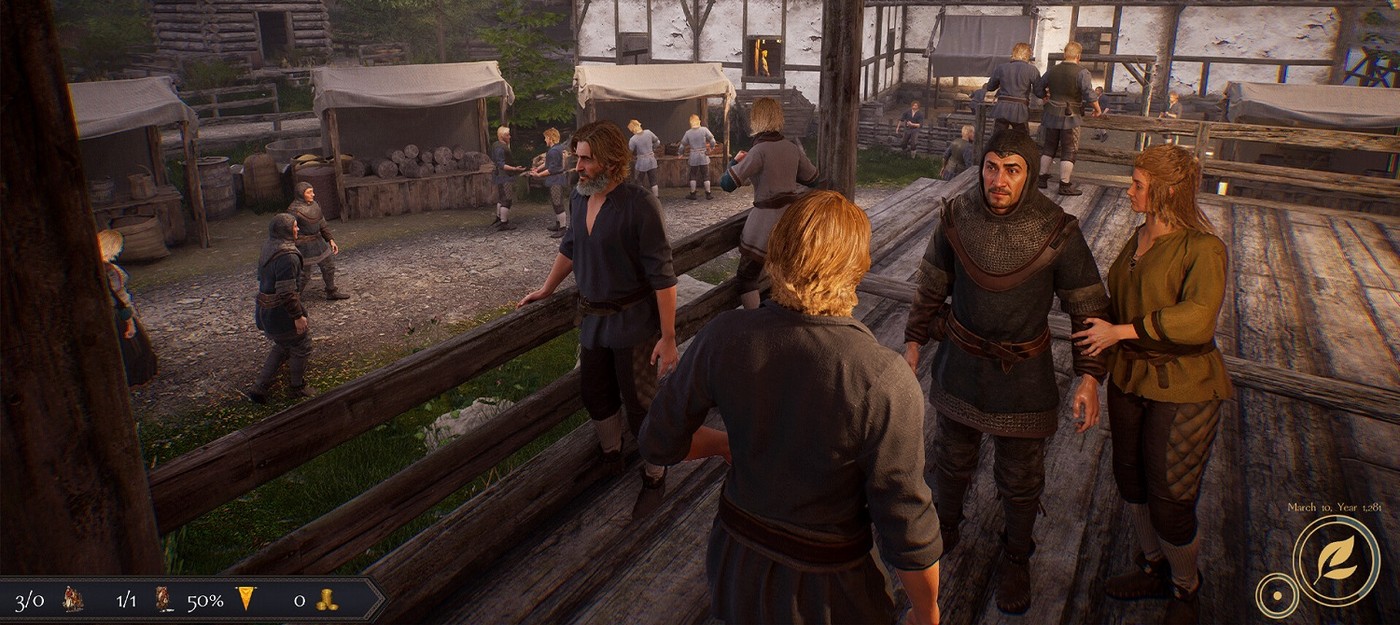Click the leaf season dial
The height and width of the screenshot is (625, 1400).
[1335, 560]
